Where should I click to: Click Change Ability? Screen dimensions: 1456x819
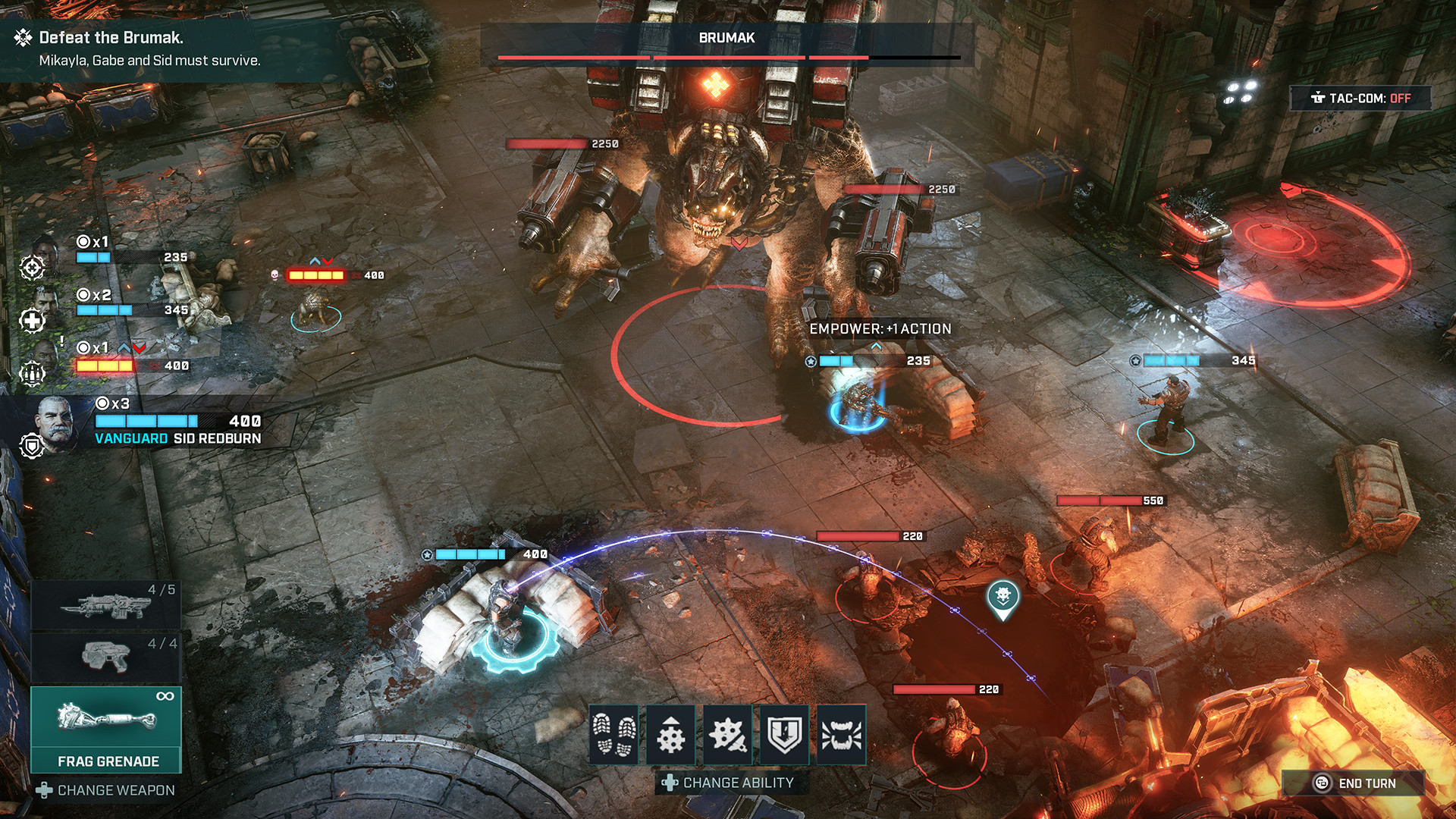click(x=730, y=782)
